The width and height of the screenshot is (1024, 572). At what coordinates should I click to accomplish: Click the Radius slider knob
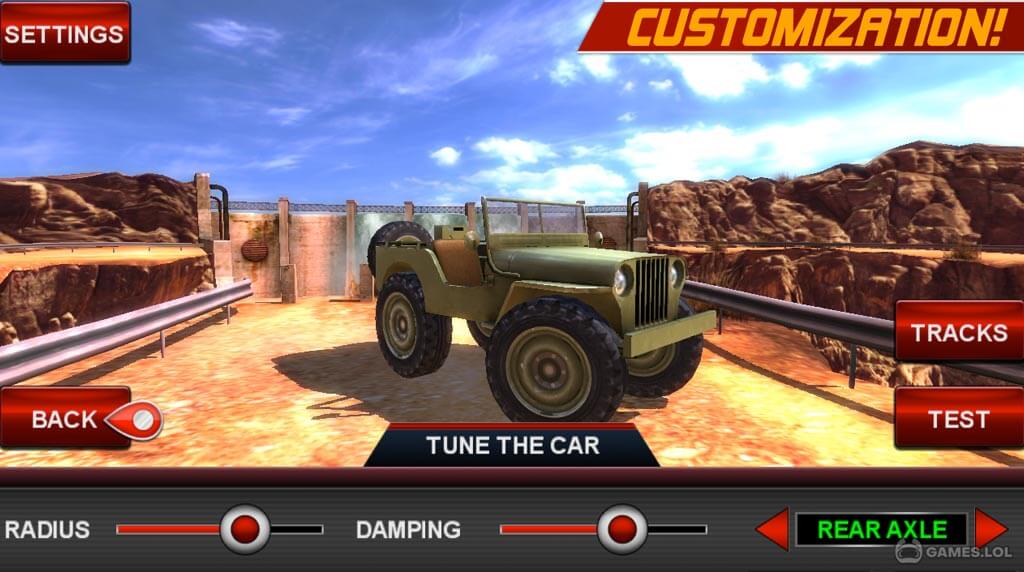coord(245,529)
